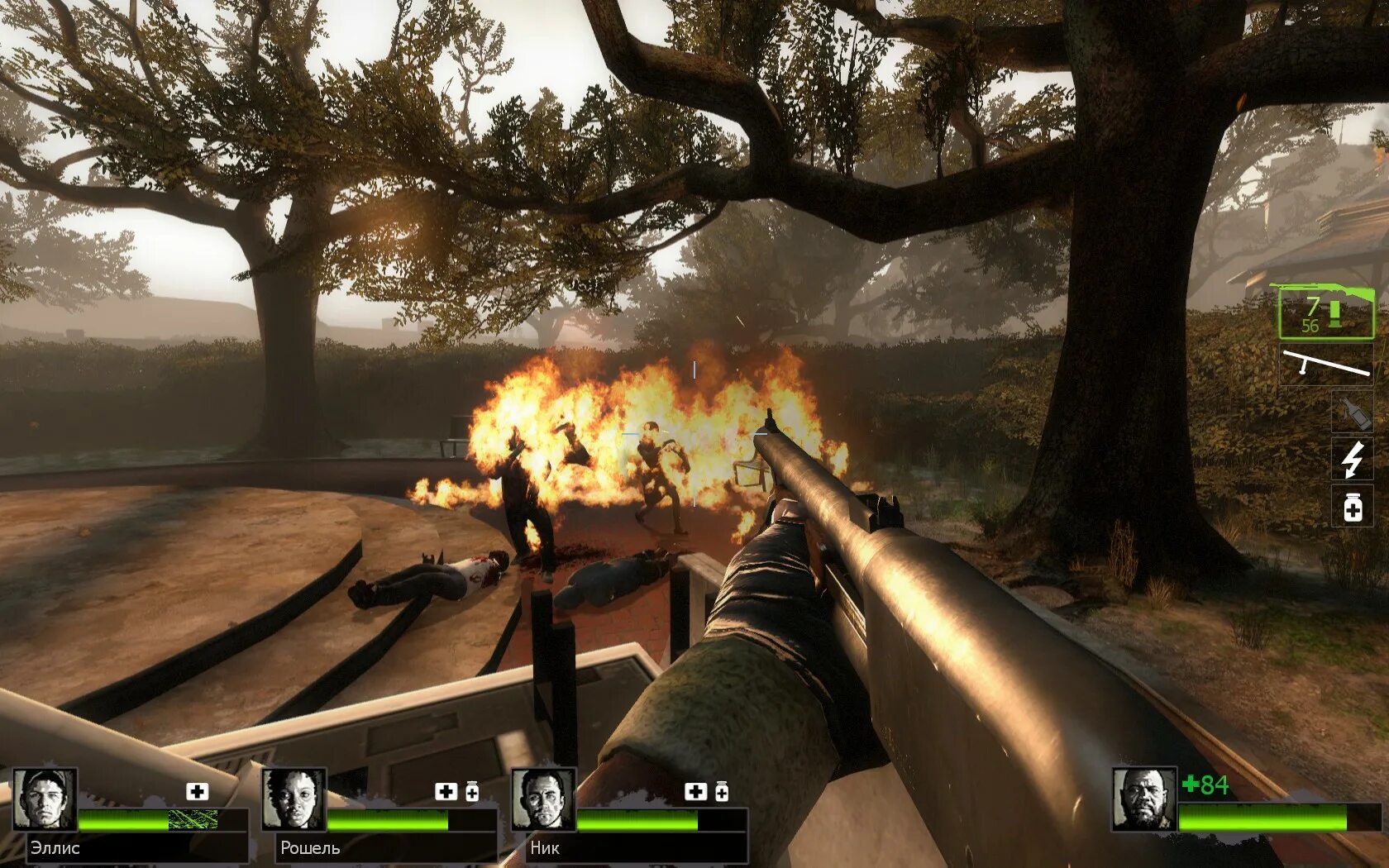Click Rochelle's pill bottle item icon

pyautogui.click(x=472, y=792)
